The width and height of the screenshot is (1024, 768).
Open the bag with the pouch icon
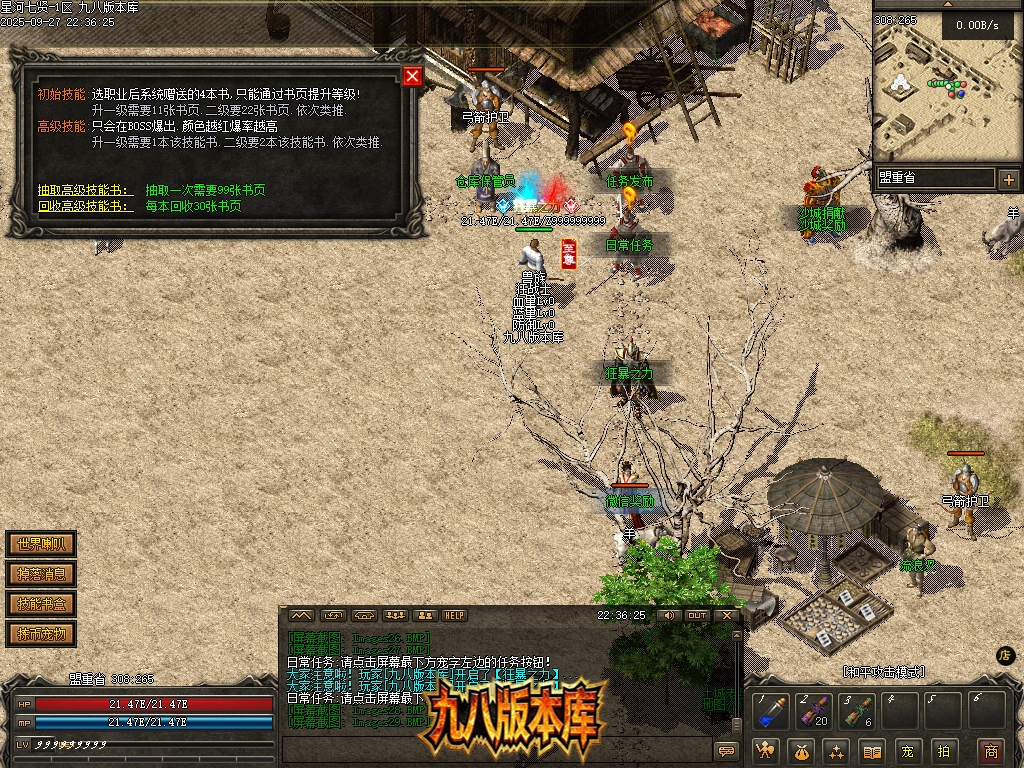[x=801, y=751]
